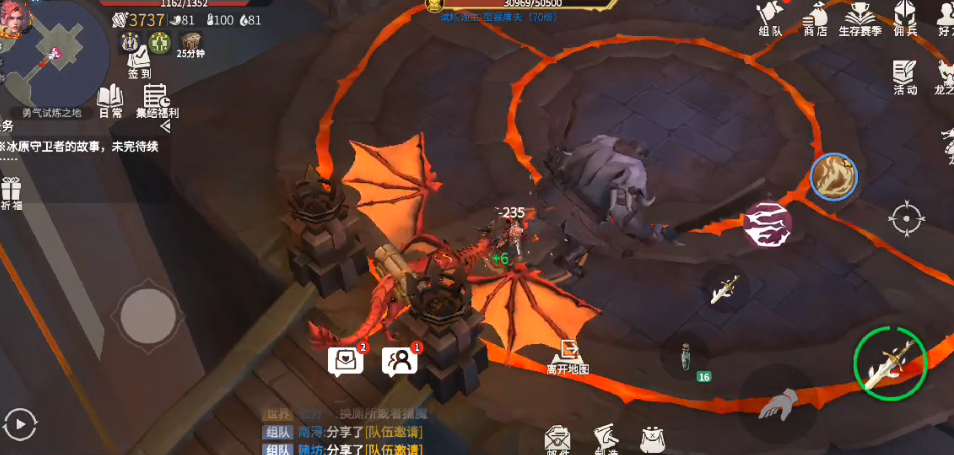Open the 生存赛季 survival season menu

[x=859, y=19]
